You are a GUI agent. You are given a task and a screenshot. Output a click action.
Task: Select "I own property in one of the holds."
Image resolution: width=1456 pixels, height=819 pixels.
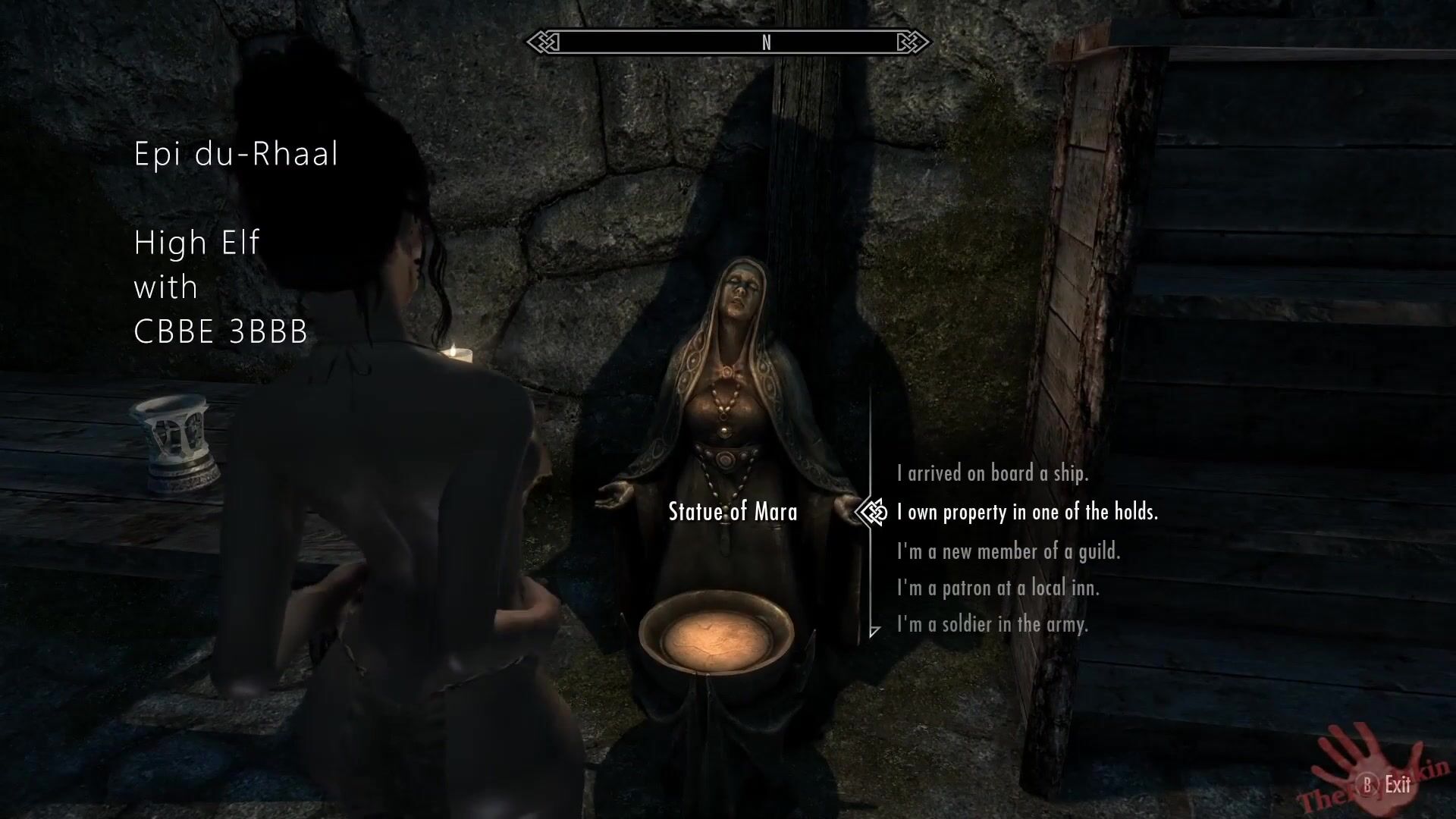tap(1027, 513)
